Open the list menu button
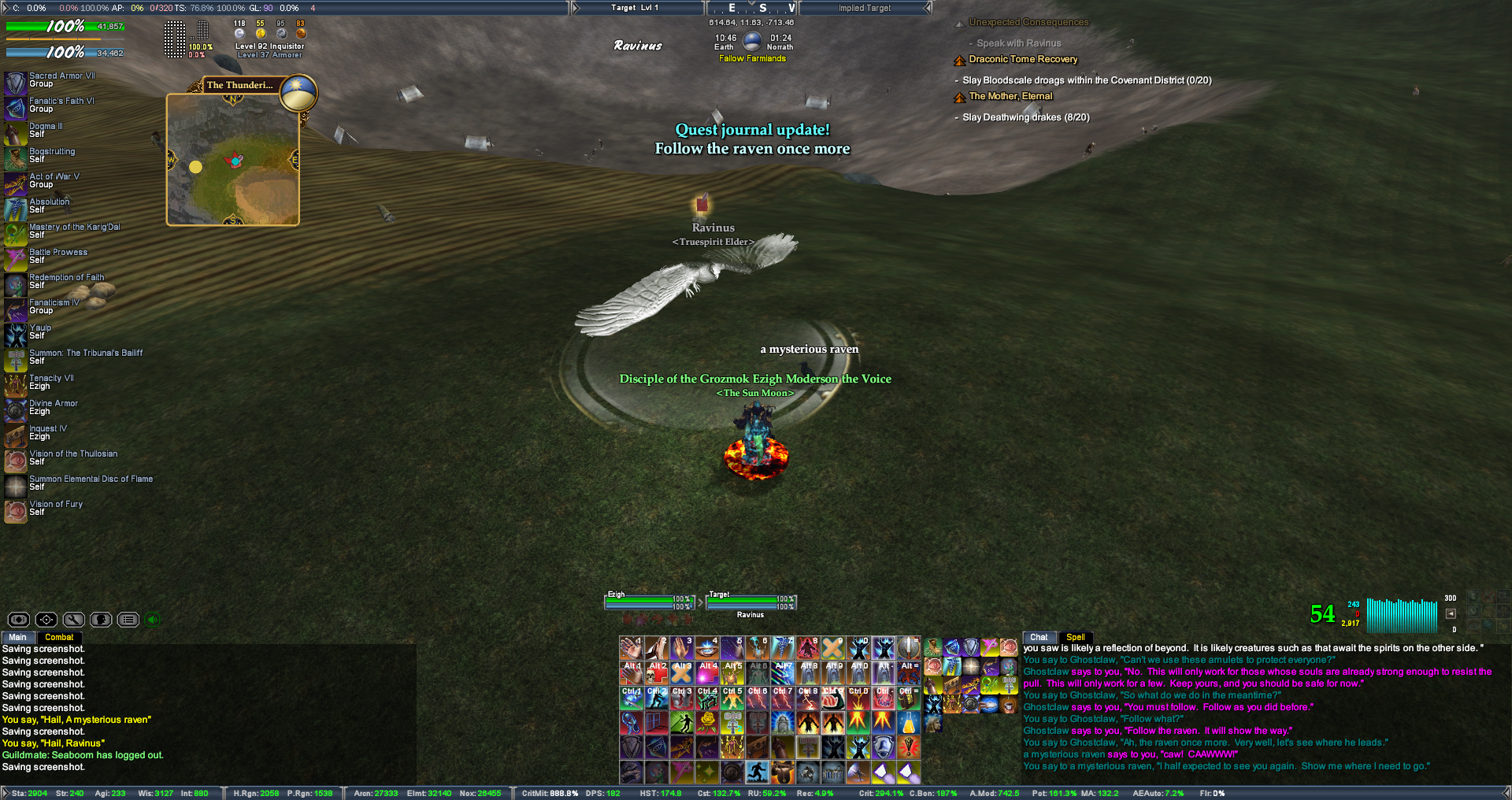Viewport: 1512px width, 800px height. coord(128,620)
